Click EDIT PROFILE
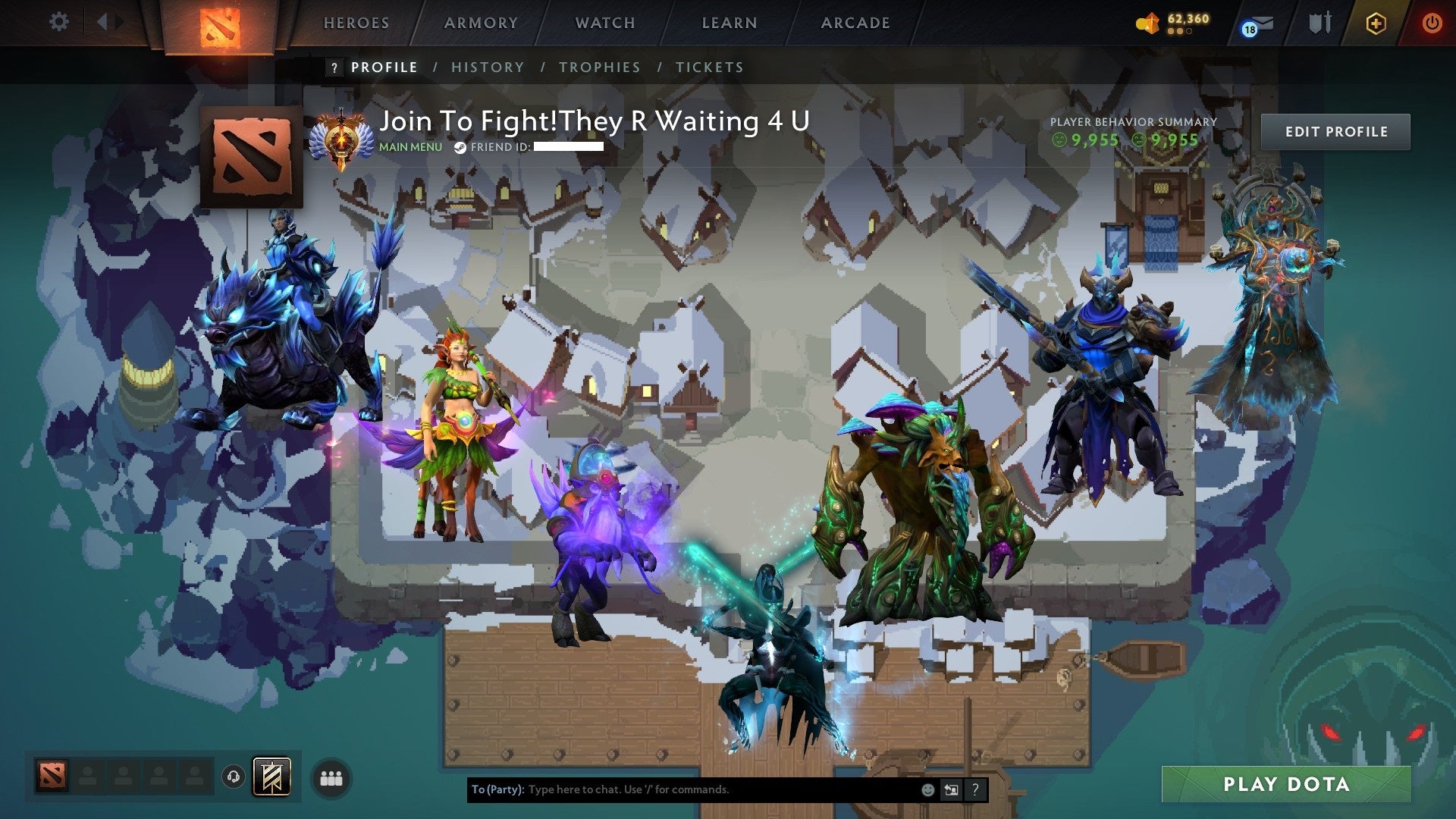Image resolution: width=1456 pixels, height=819 pixels. tap(1335, 131)
